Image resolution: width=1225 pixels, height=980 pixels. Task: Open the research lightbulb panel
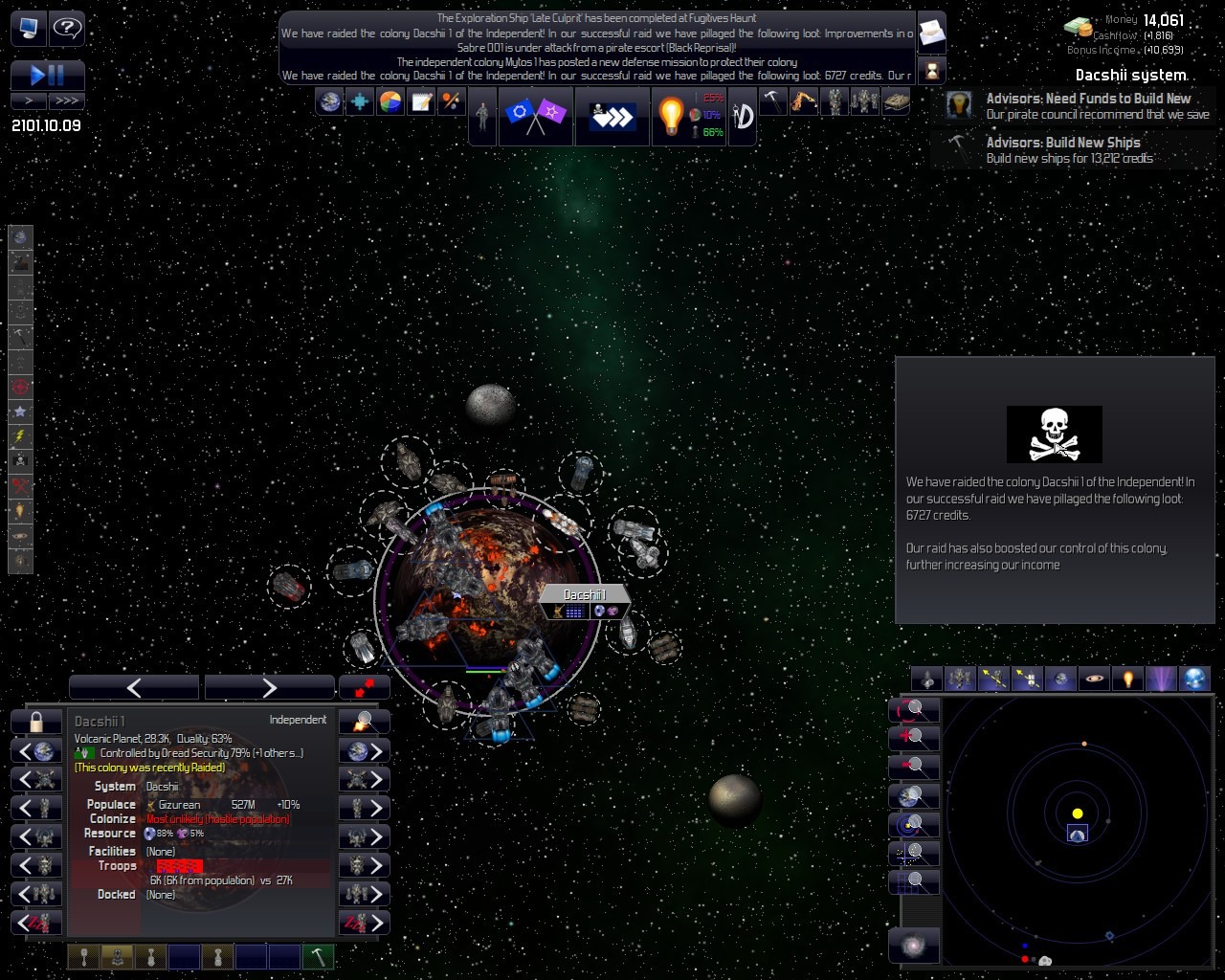click(671, 116)
